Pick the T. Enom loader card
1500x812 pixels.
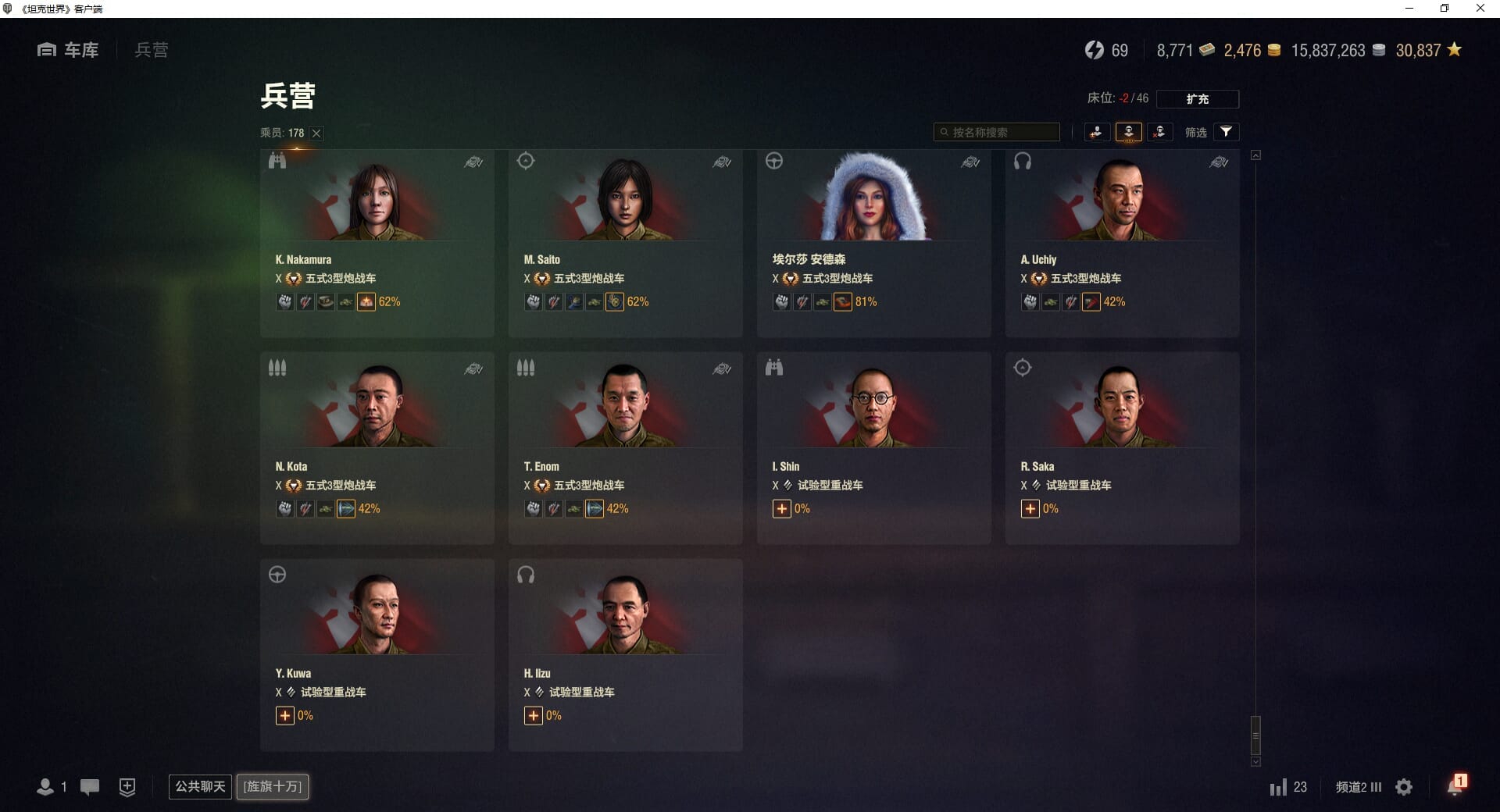tap(625, 448)
